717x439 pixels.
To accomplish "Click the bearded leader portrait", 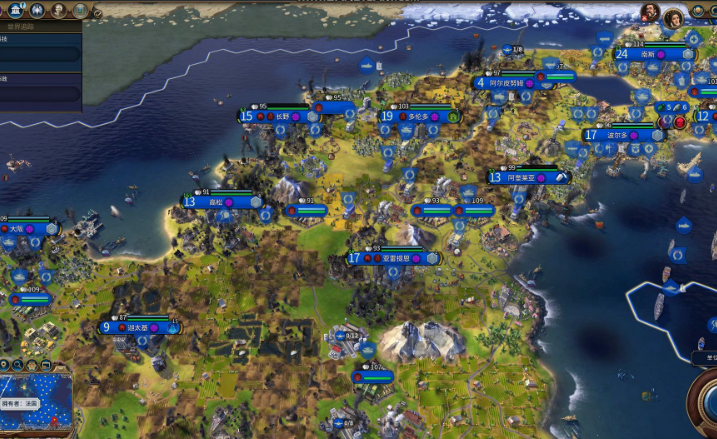I will coord(651,13).
